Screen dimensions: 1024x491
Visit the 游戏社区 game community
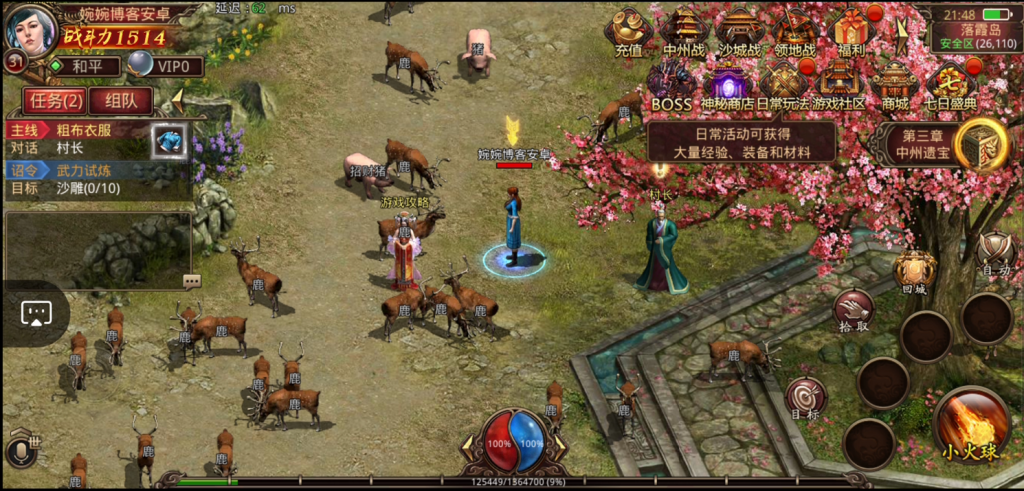(x=838, y=84)
